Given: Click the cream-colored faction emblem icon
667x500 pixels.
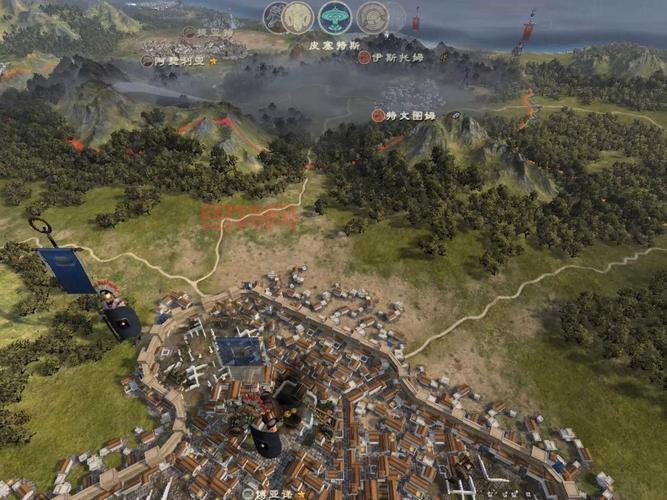Looking at the screenshot, I should click(x=297, y=17).
